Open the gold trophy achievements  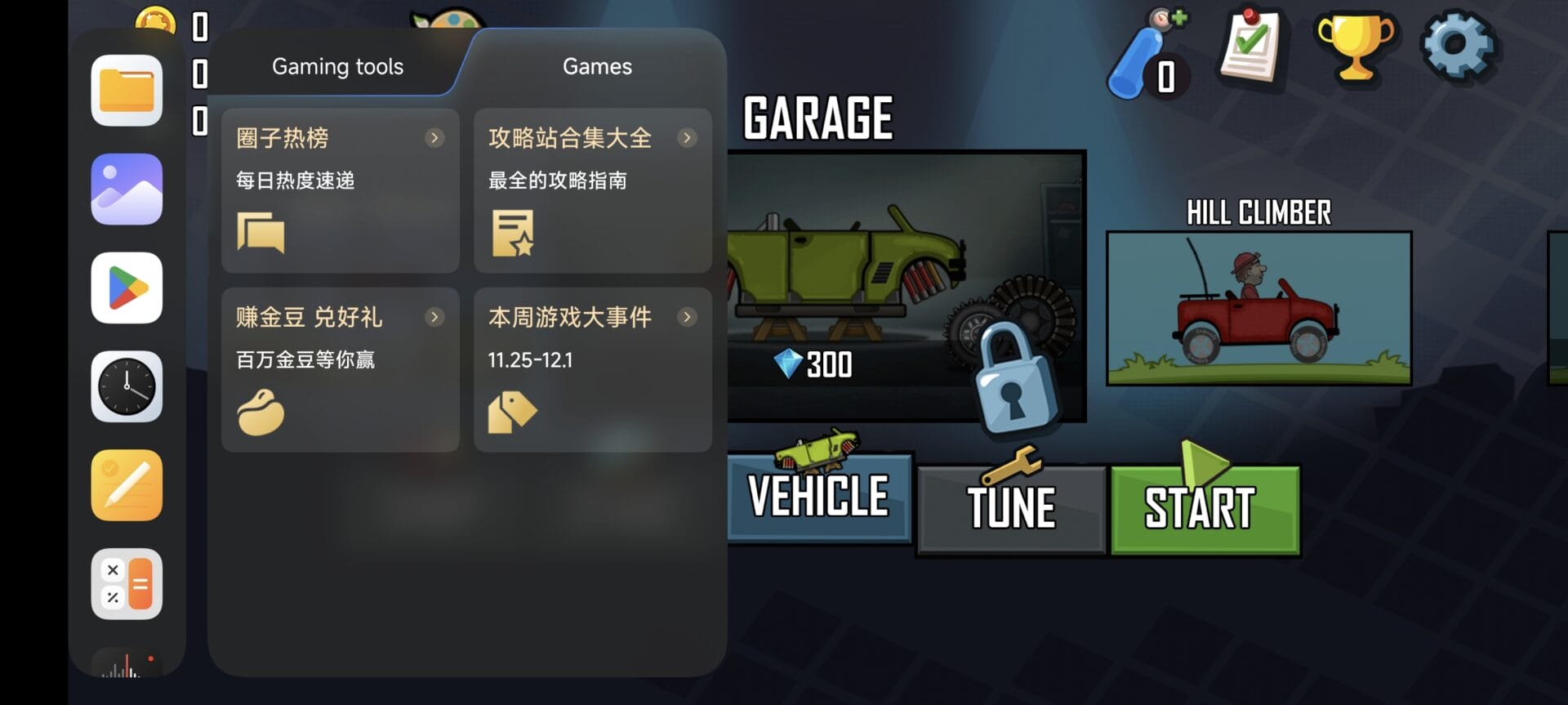pos(1355,47)
